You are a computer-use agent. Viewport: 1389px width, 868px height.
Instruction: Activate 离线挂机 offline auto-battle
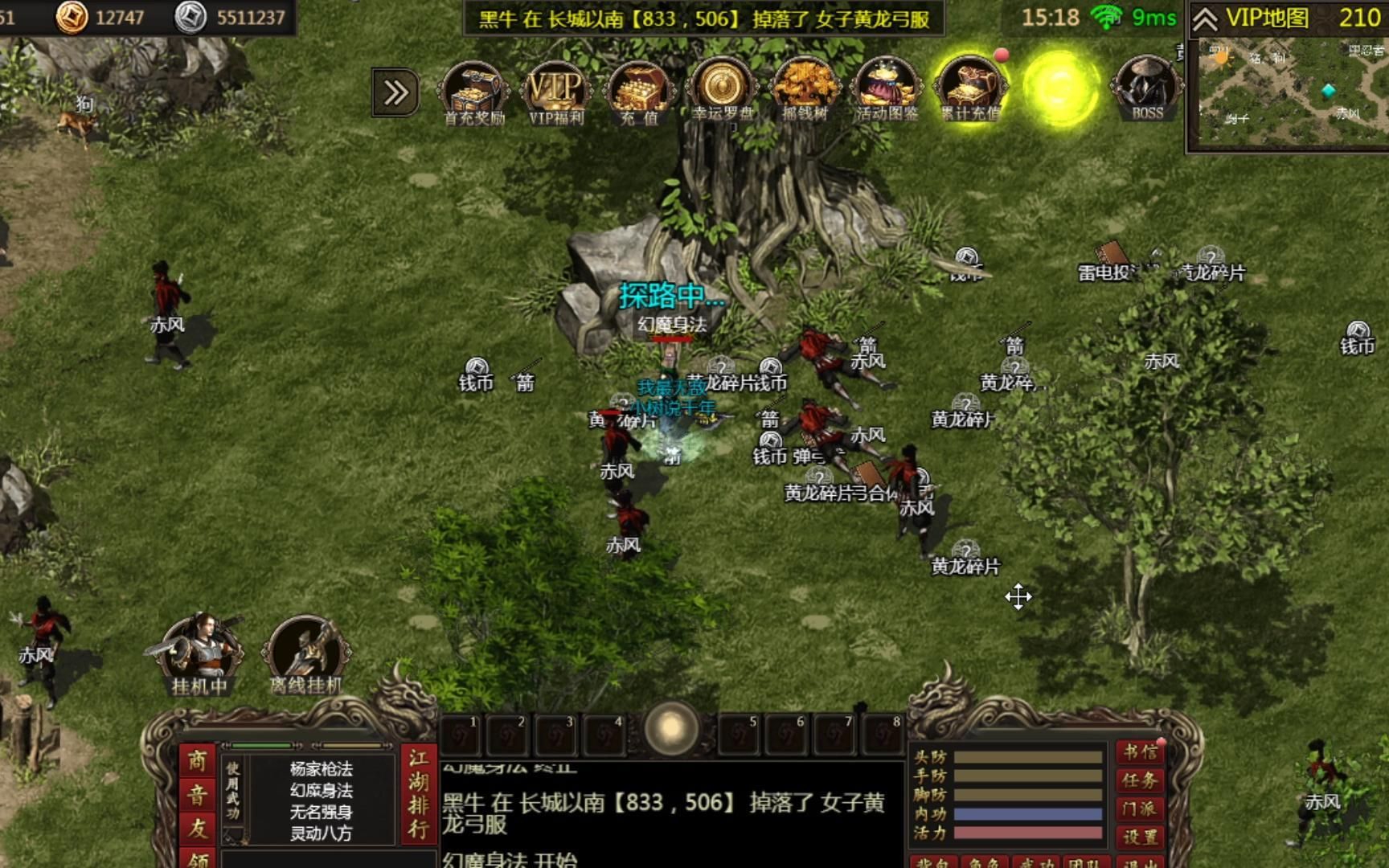[x=305, y=655]
